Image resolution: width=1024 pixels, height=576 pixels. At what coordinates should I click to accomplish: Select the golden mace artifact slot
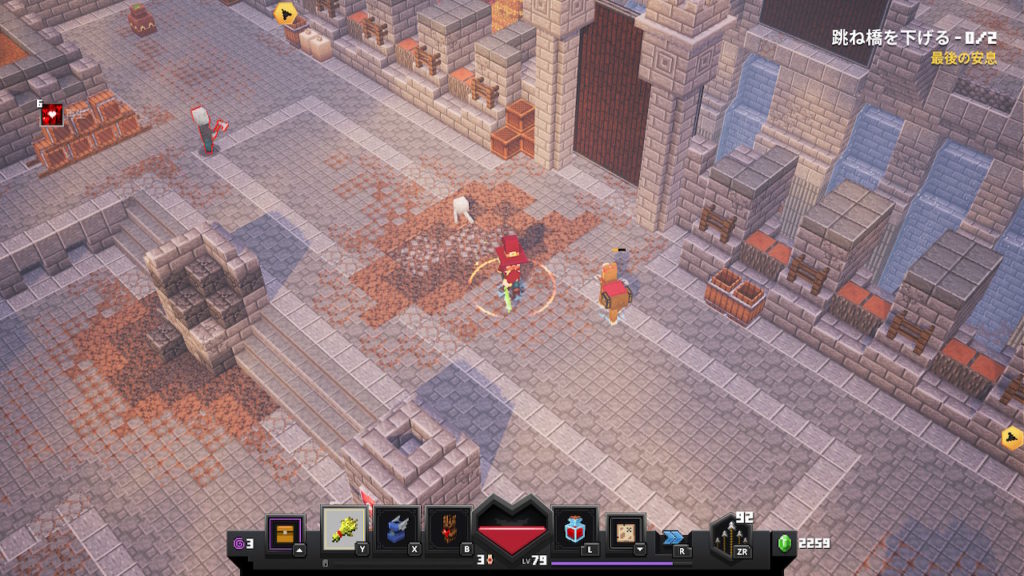tap(344, 527)
